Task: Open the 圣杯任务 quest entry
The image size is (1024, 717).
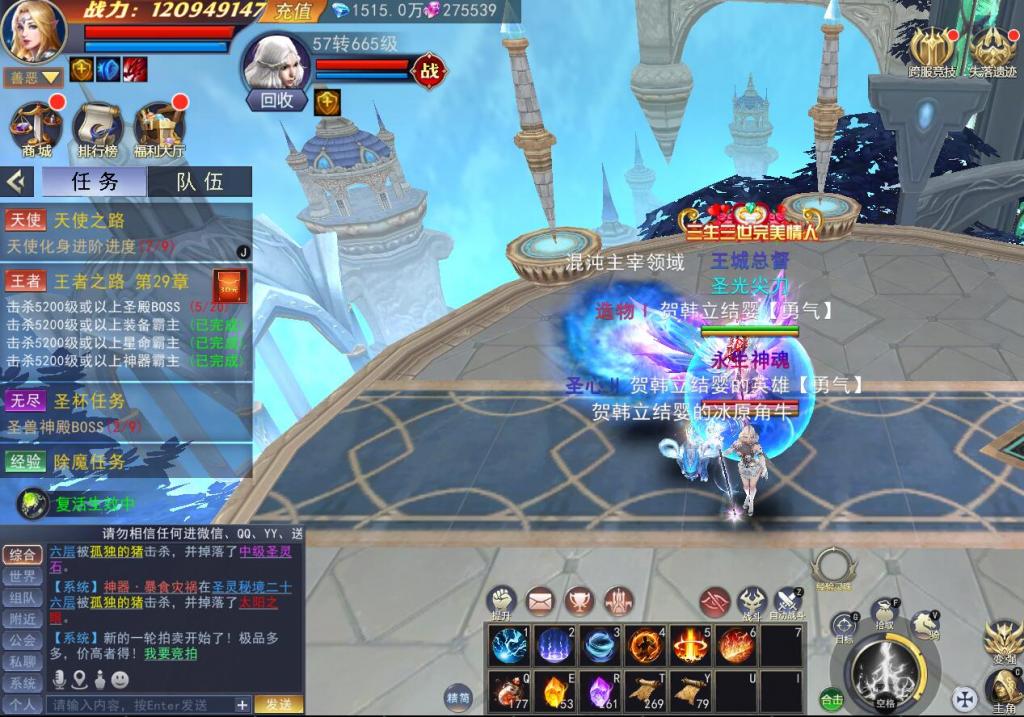Action: [x=90, y=401]
